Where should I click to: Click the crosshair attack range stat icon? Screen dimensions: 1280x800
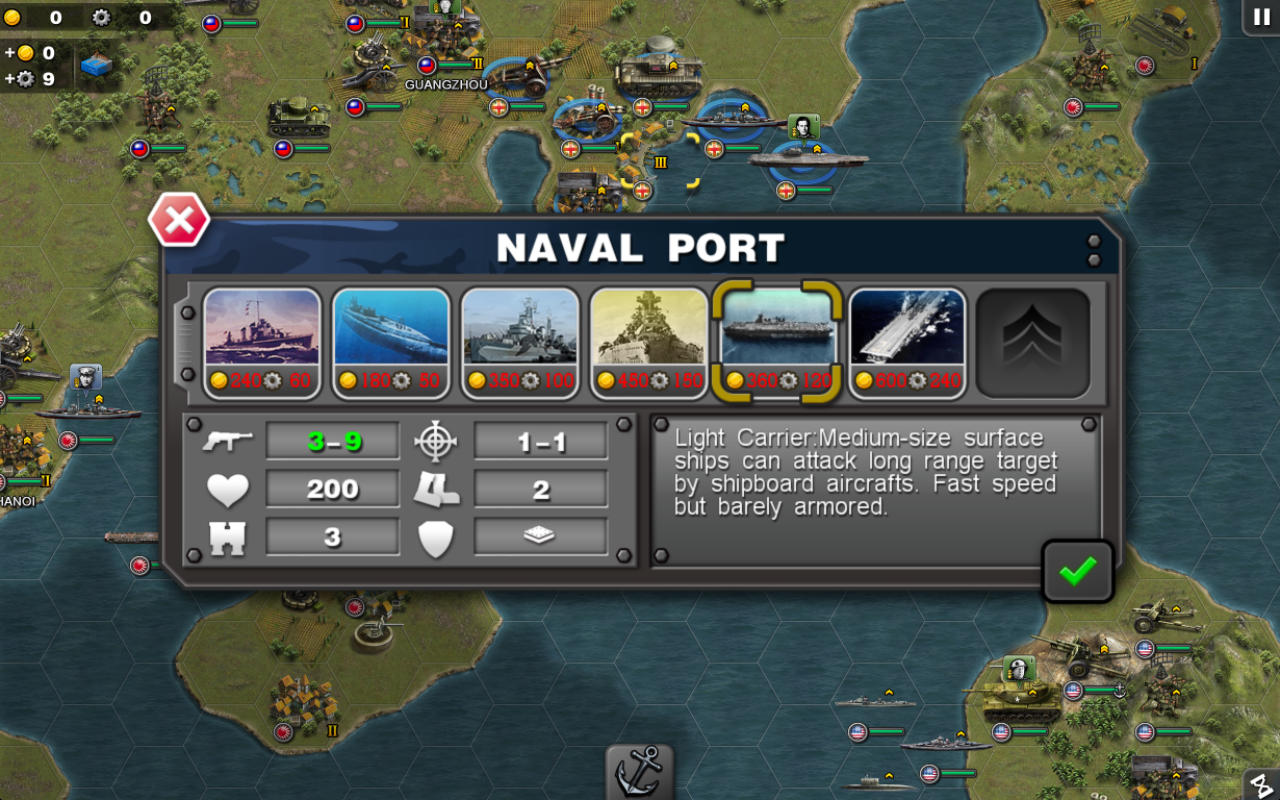(437, 438)
